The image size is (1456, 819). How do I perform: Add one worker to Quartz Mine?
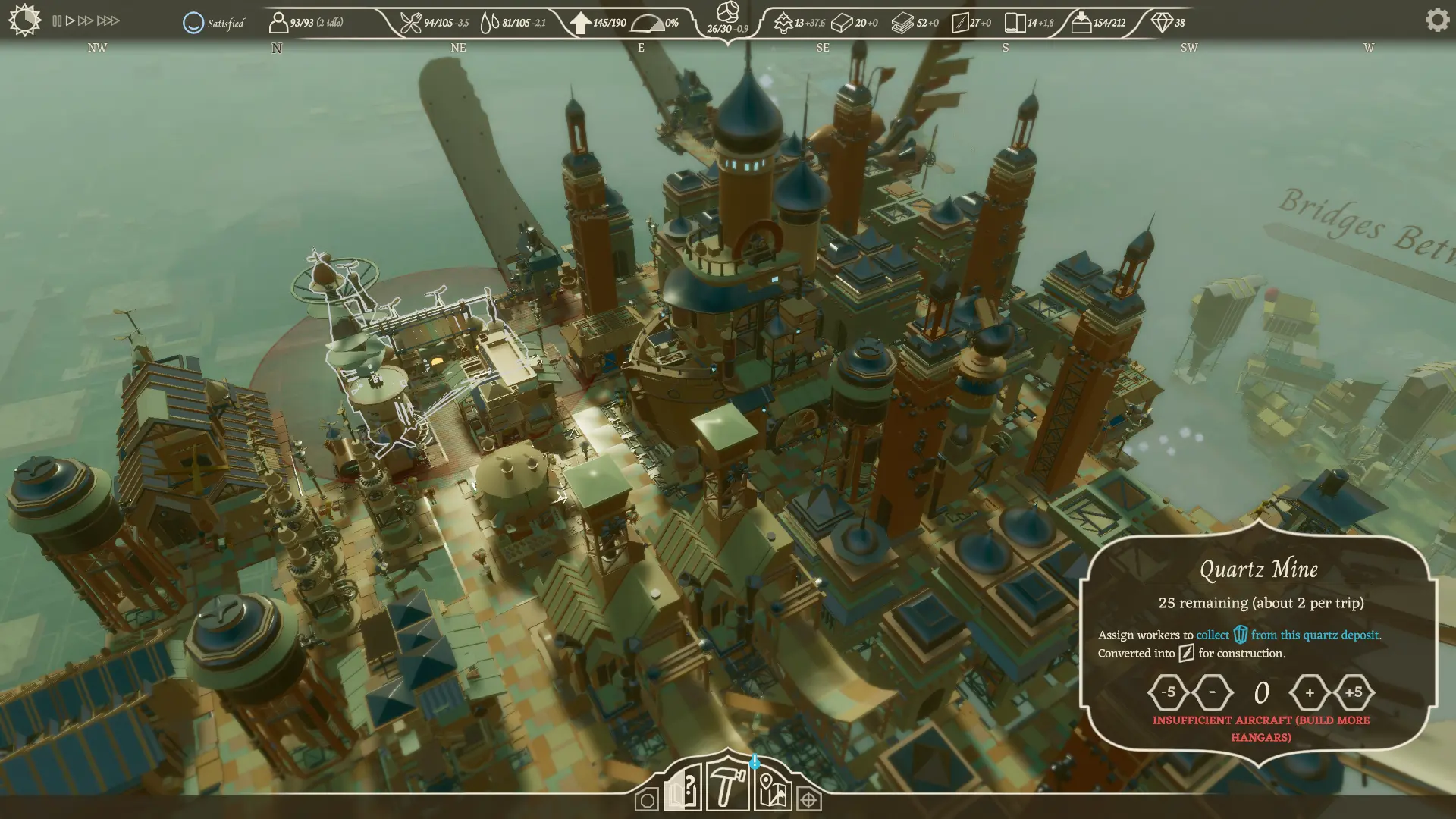click(x=1310, y=692)
